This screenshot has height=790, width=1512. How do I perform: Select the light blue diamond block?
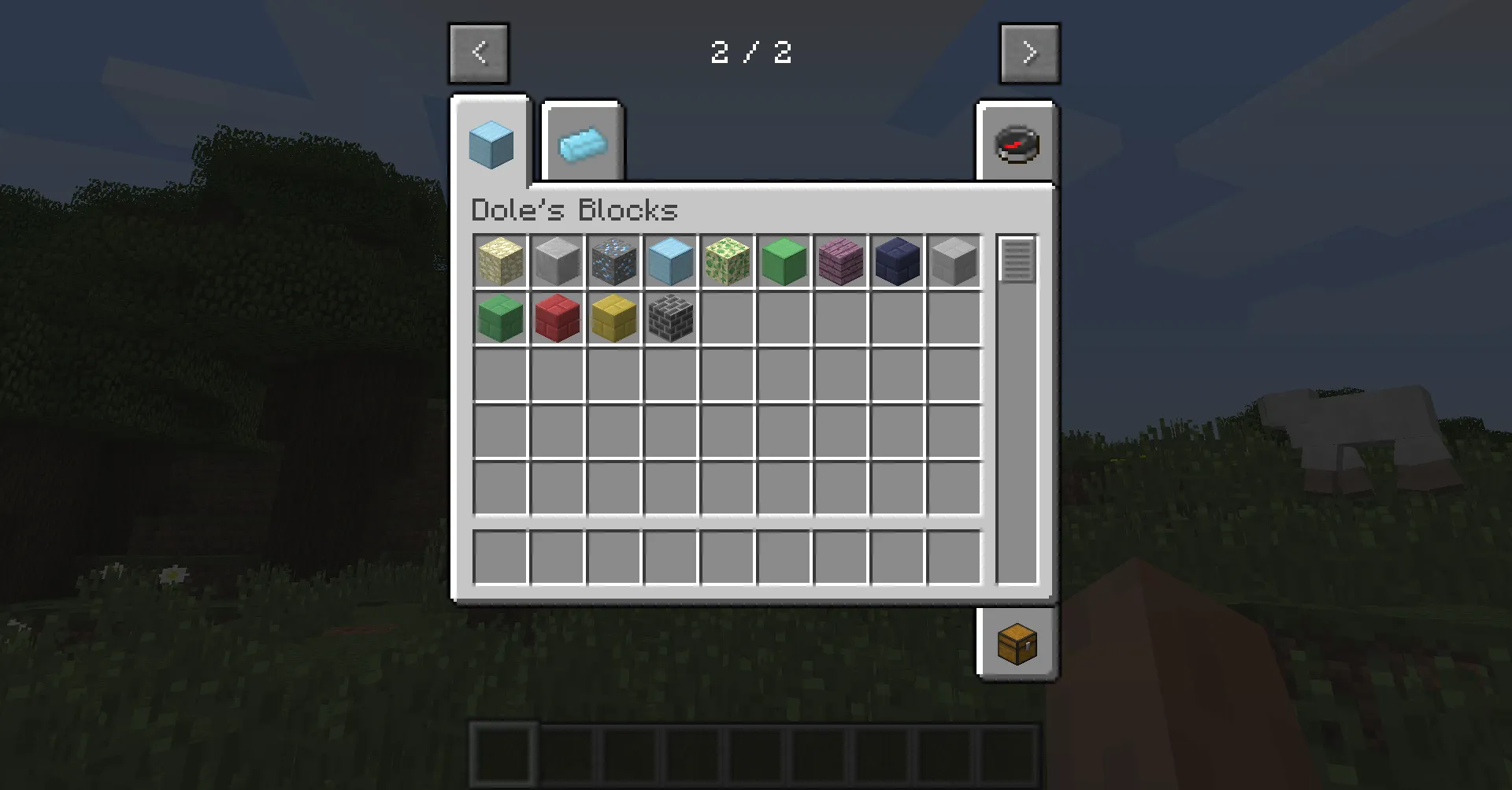tap(670, 261)
